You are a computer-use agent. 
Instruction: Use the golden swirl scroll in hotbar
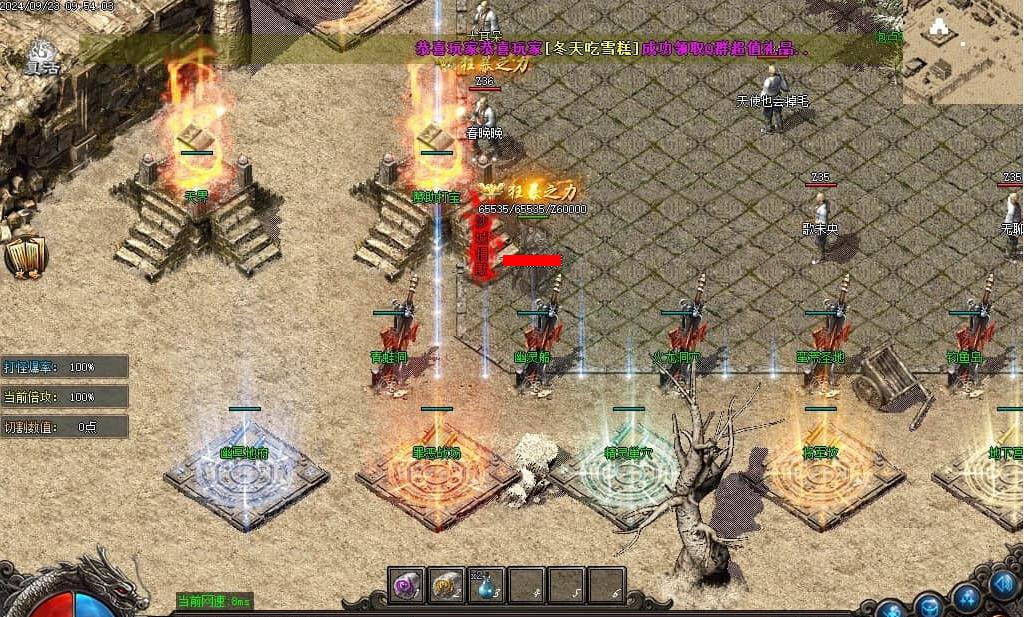(446, 585)
